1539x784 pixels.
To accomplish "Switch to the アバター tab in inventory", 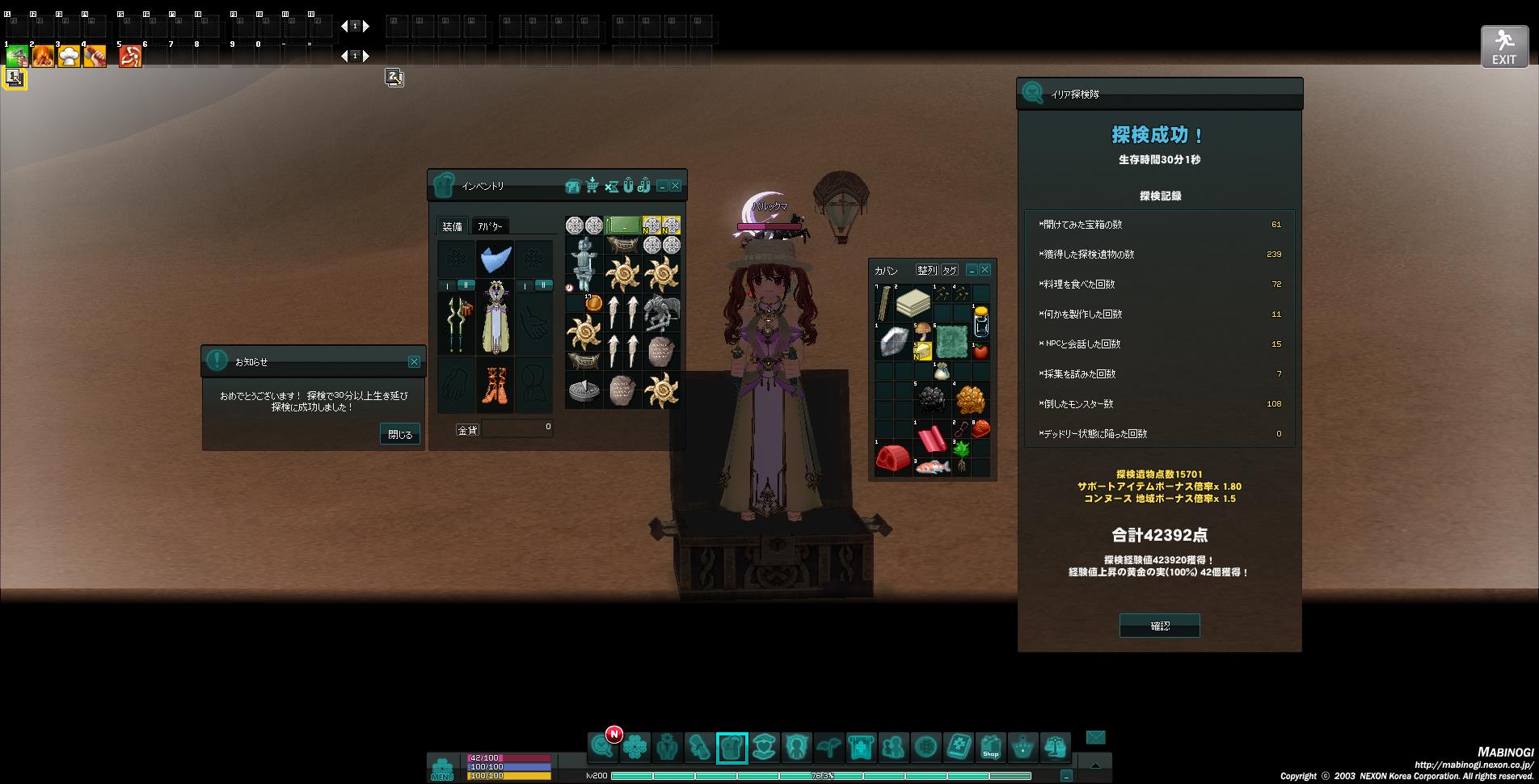I will pyautogui.click(x=489, y=226).
